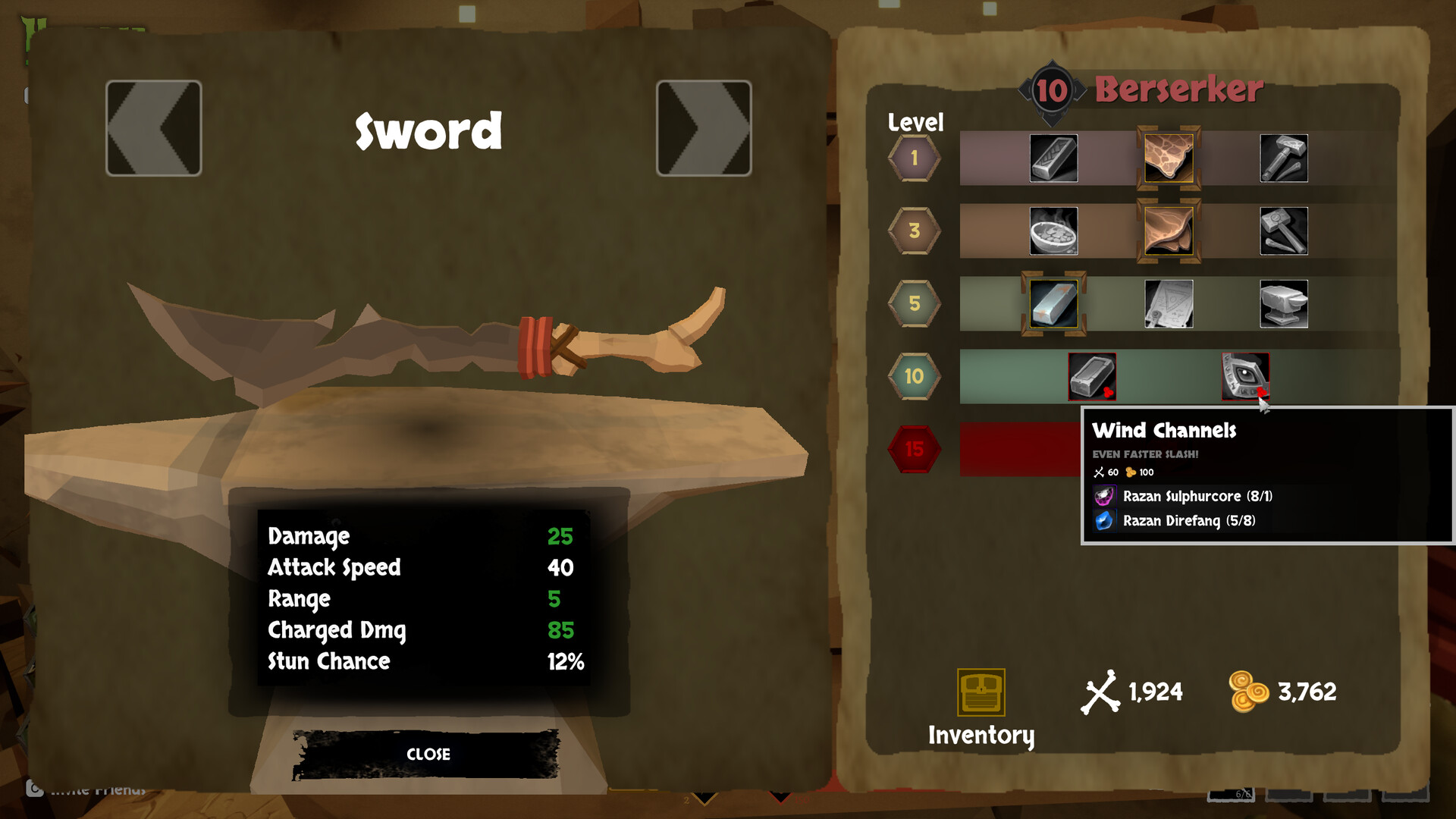The image size is (1456, 819).
Task: Select the iron ingot recipe in level 1 row
Action: pyautogui.click(x=1053, y=157)
